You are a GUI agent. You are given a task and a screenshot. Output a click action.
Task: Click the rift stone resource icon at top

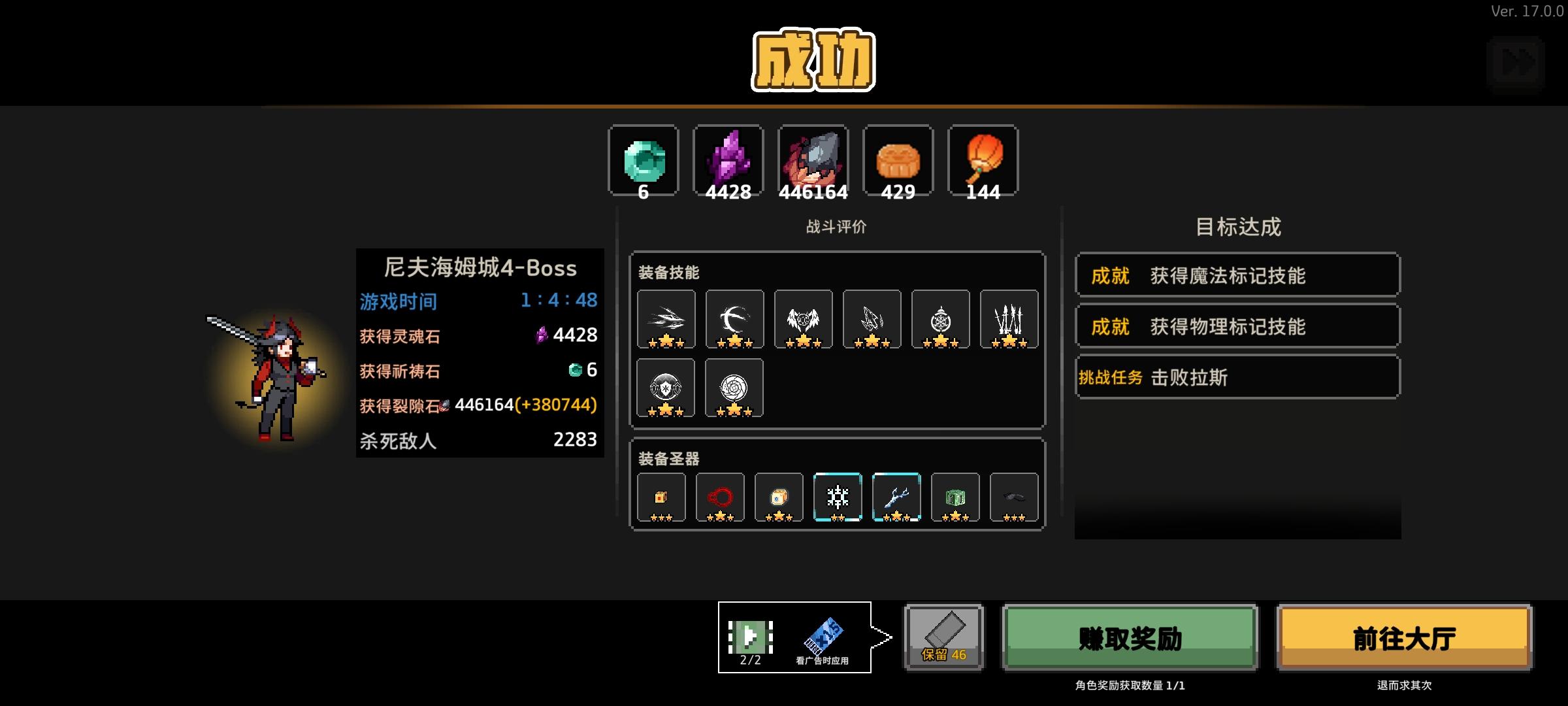[x=813, y=160]
